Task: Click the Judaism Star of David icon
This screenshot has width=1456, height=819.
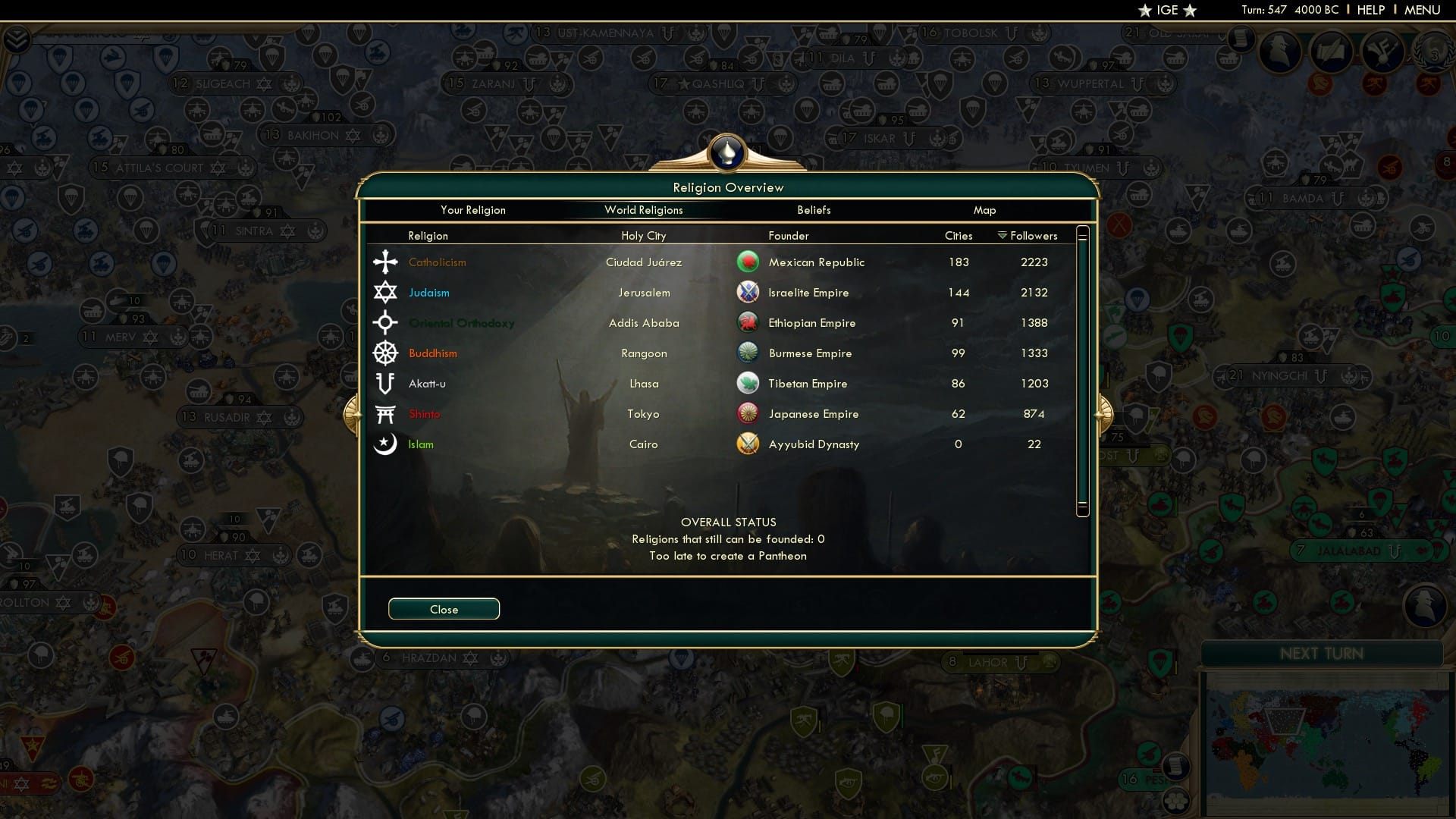Action: pyautogui.click(x=385, y=292)
